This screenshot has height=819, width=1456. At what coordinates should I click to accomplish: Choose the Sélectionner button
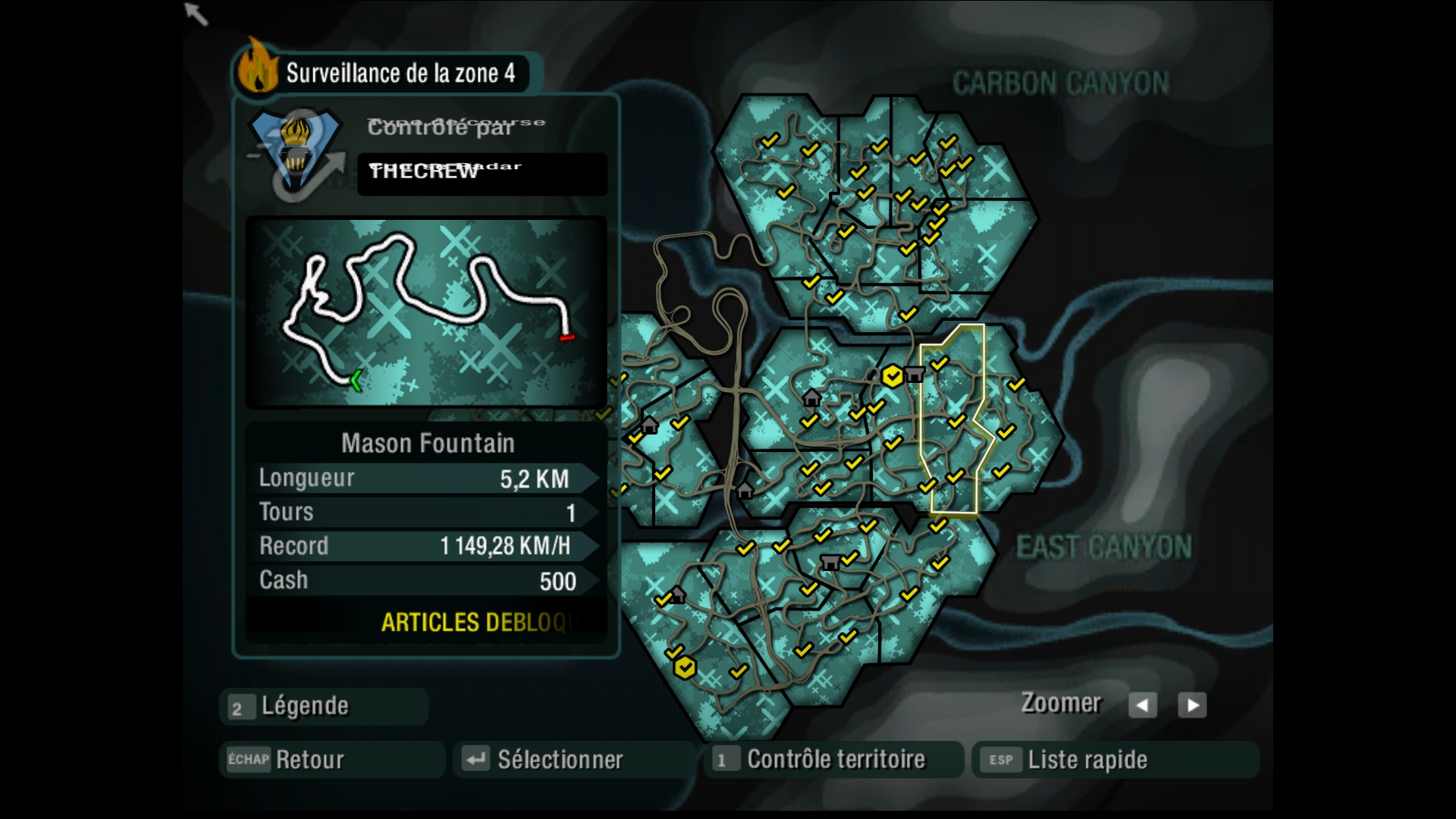(574, 760)
